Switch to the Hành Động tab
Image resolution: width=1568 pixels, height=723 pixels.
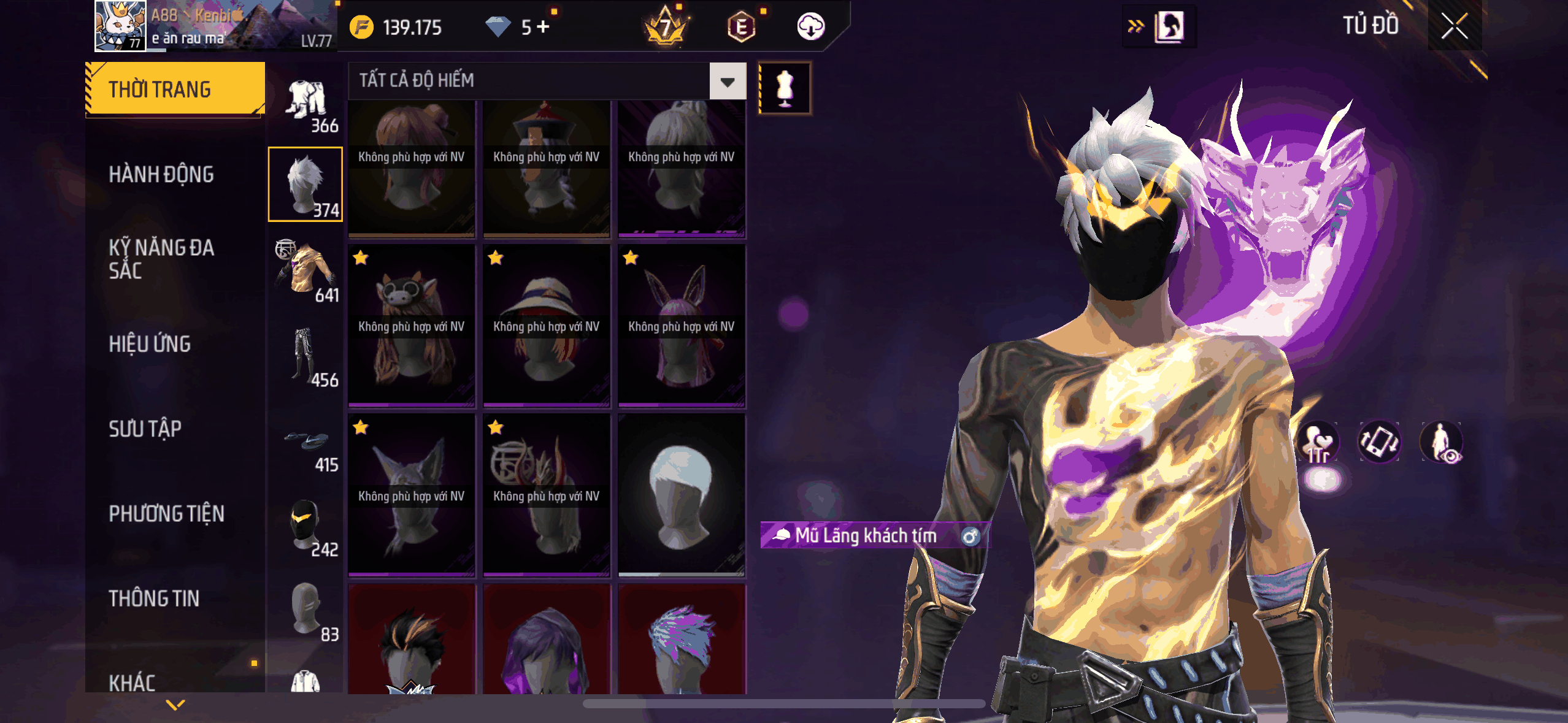tap(161, 175)
